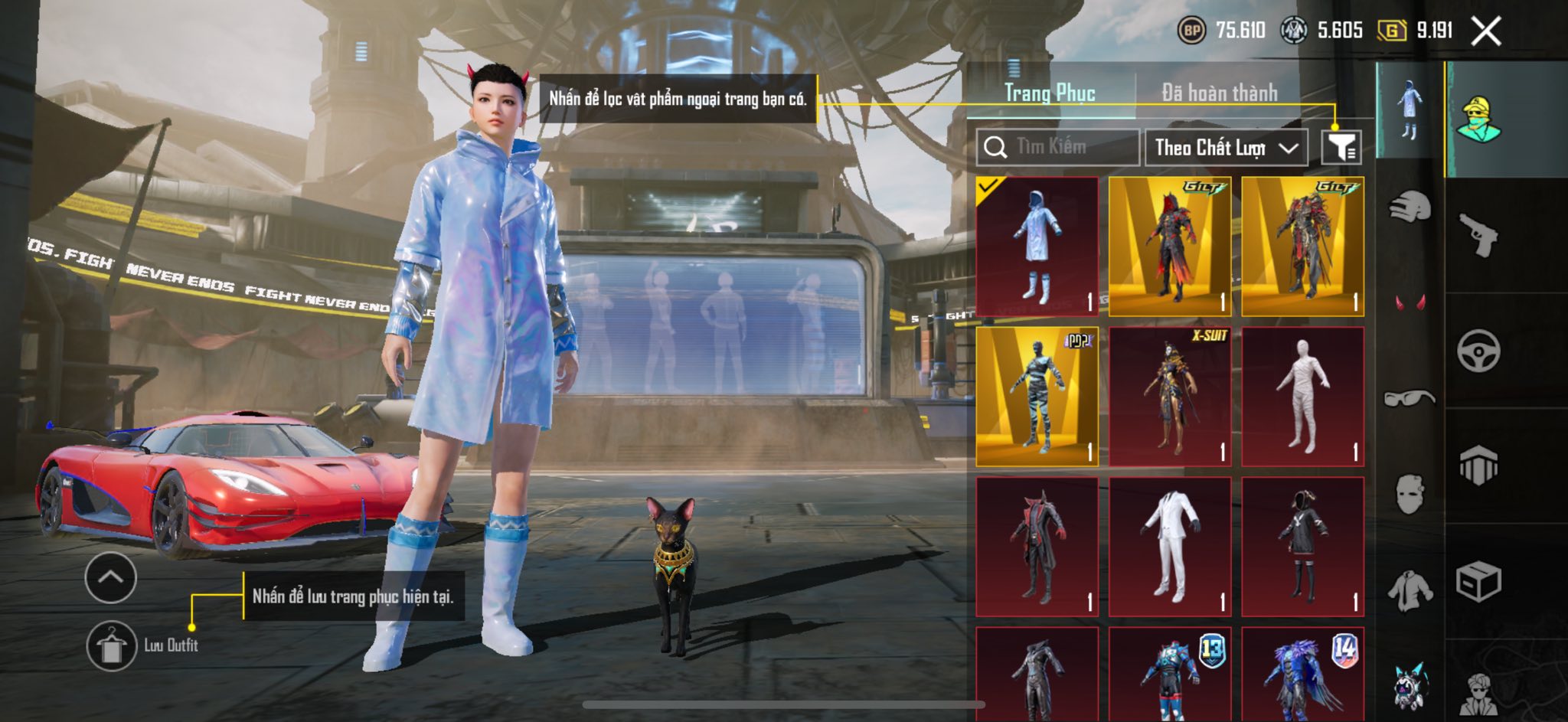Open the steering wheel vehicle category
The image size is (1568, 722).
click(x=1478, y=351)
